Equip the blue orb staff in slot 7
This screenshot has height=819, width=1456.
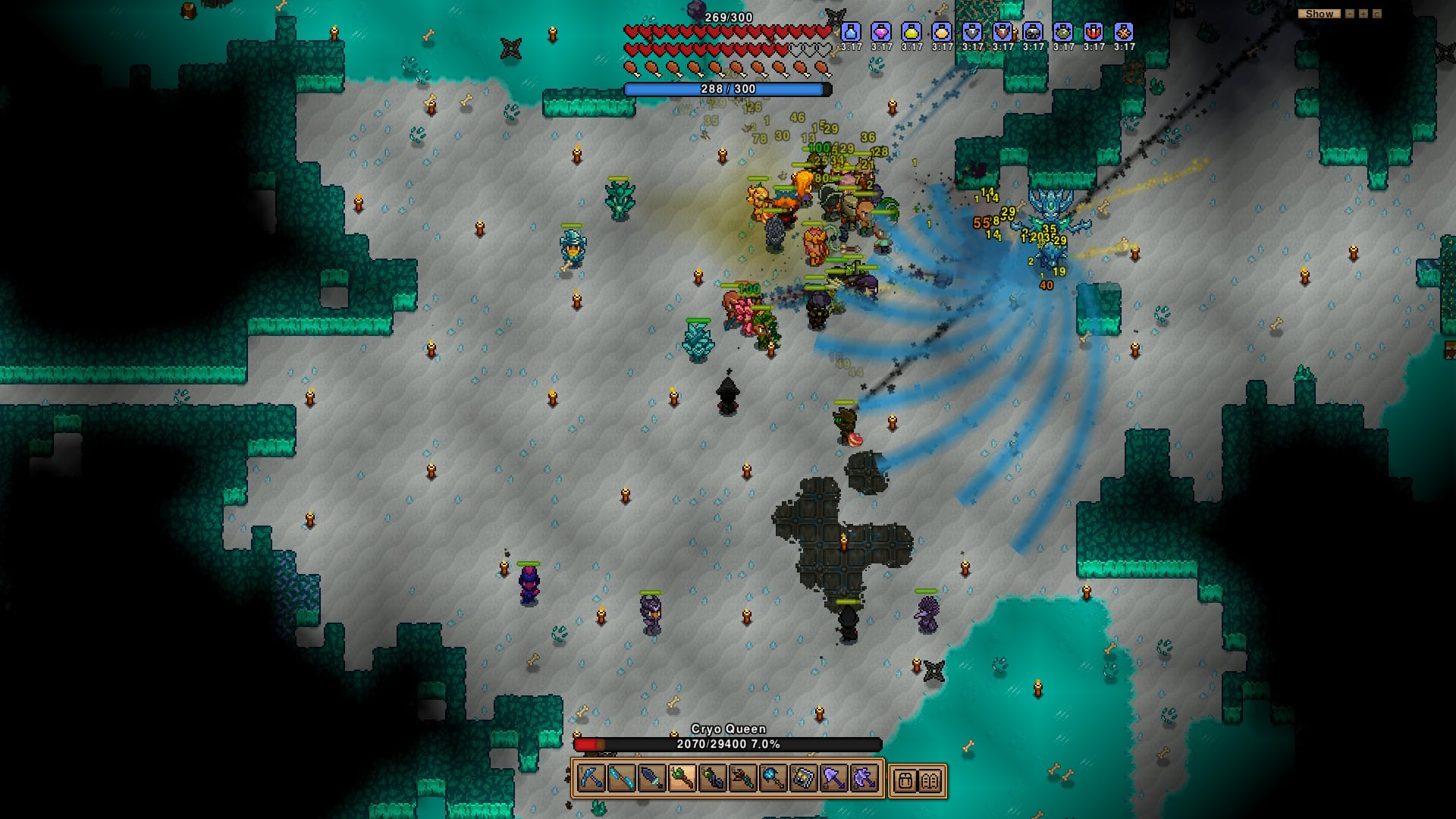(x=773, y=779)
